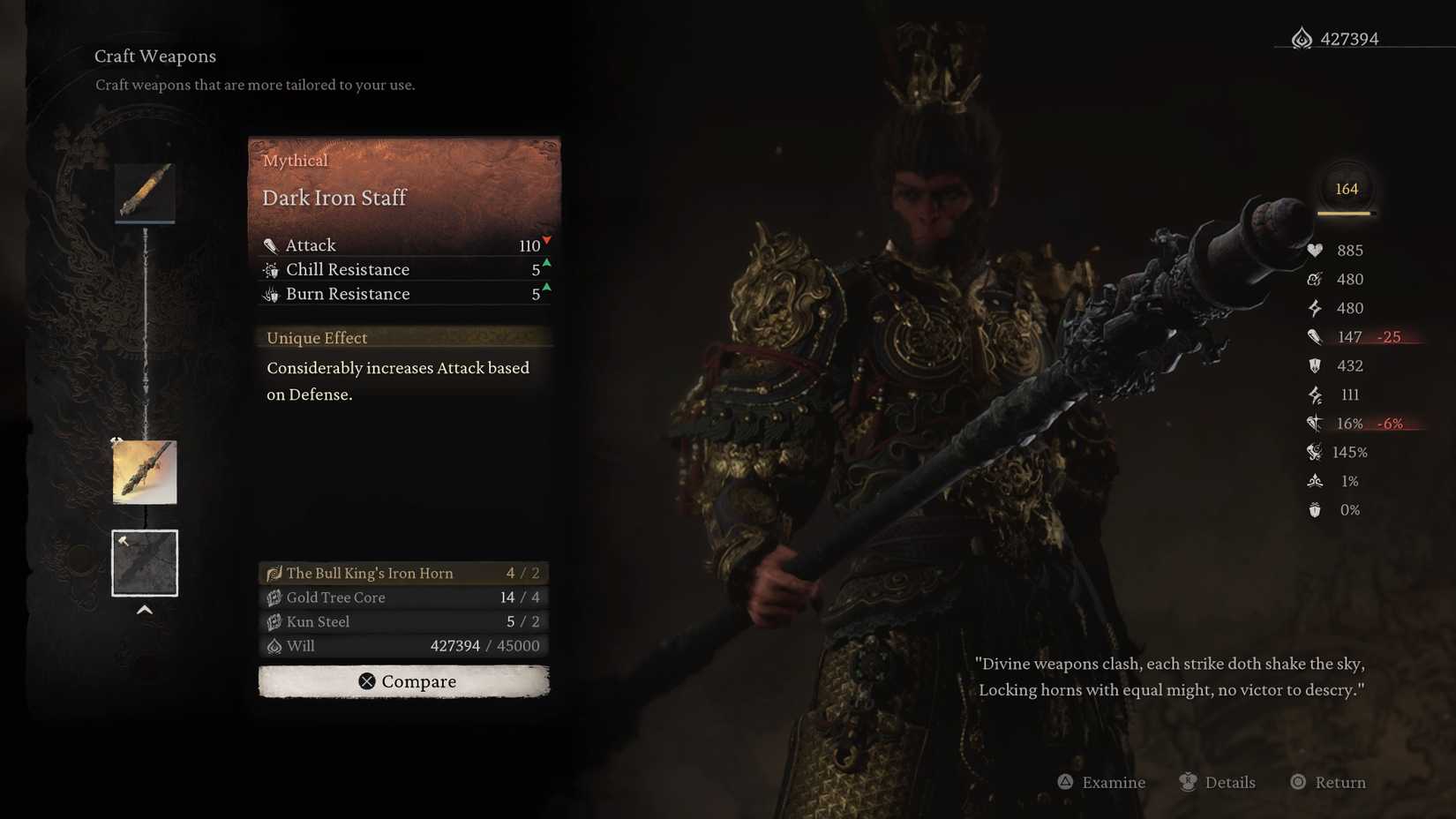The width and height of the screenshot is (1456, 819).
Task: Click the Burn Resistance hand icon
Action: pos(272,294)
